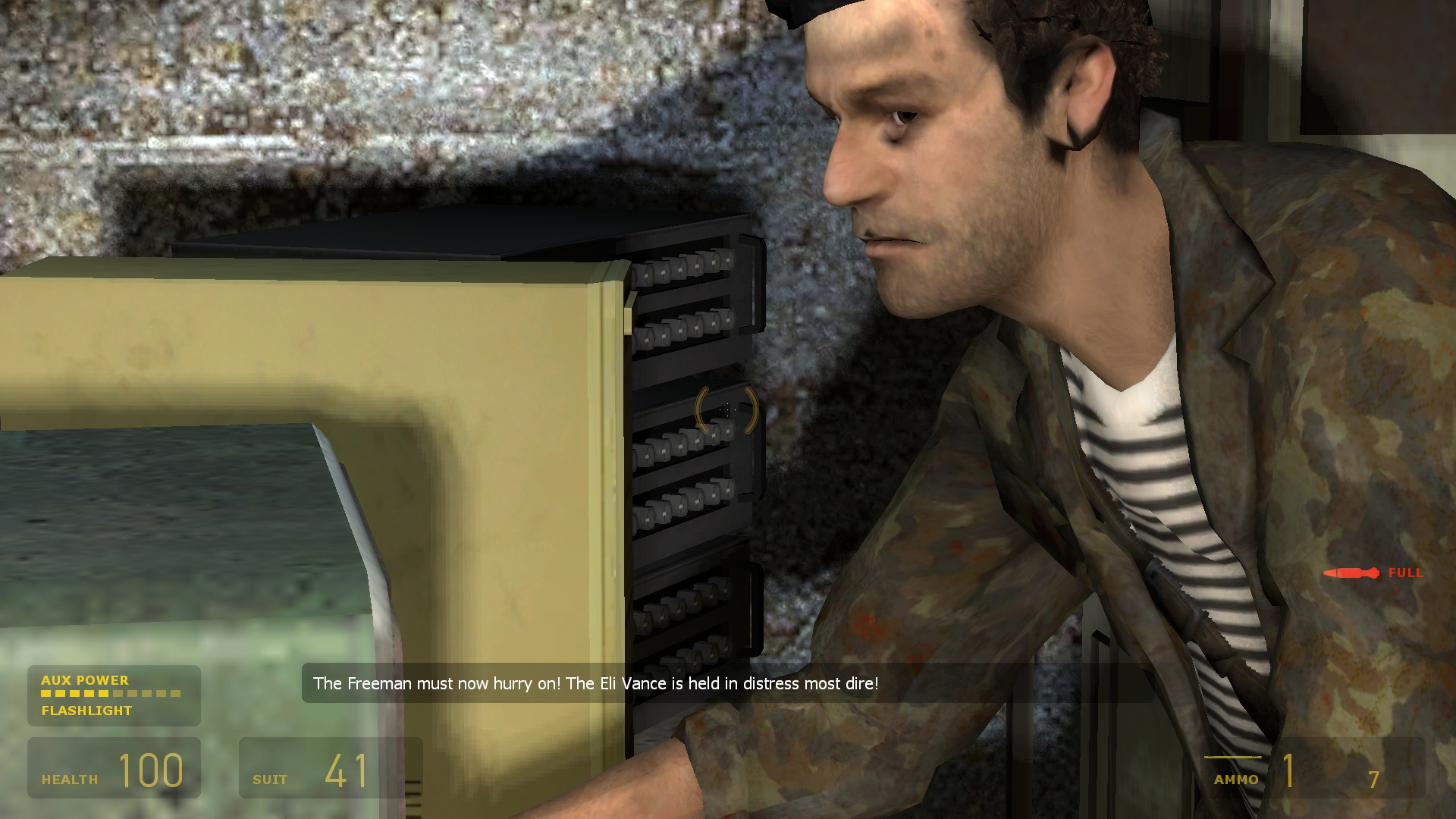Click the HEALTH label on the HUD
The width and height of the screenshot is (1456, 819).
69,778
